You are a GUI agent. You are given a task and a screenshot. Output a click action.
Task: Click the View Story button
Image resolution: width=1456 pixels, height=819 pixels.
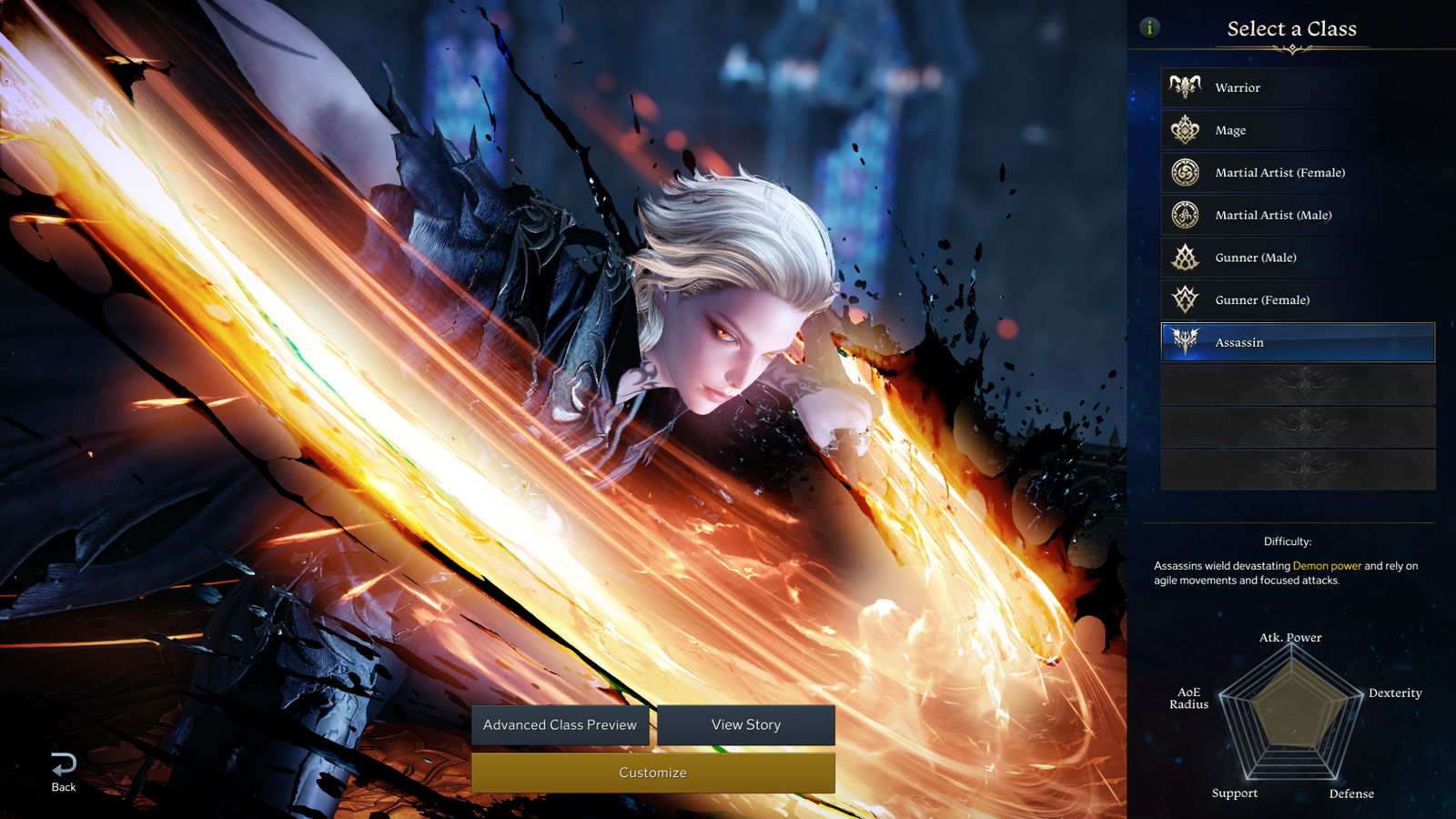click(x=746, y=725)
